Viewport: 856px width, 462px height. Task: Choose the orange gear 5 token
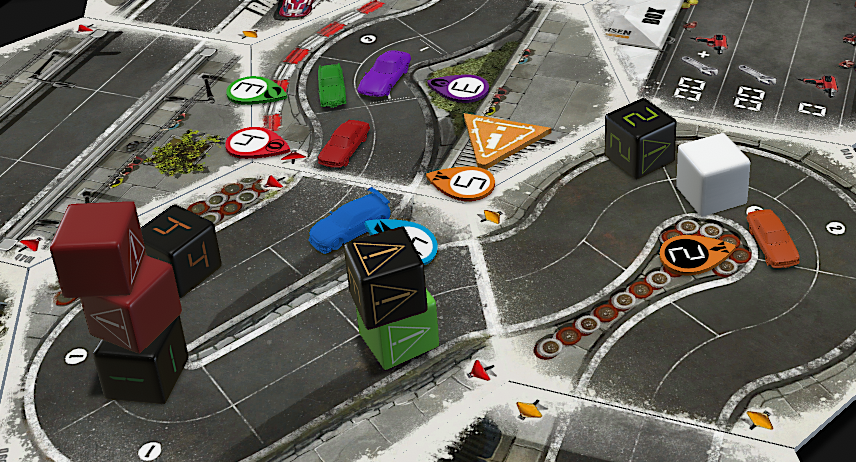click(466, 181)
